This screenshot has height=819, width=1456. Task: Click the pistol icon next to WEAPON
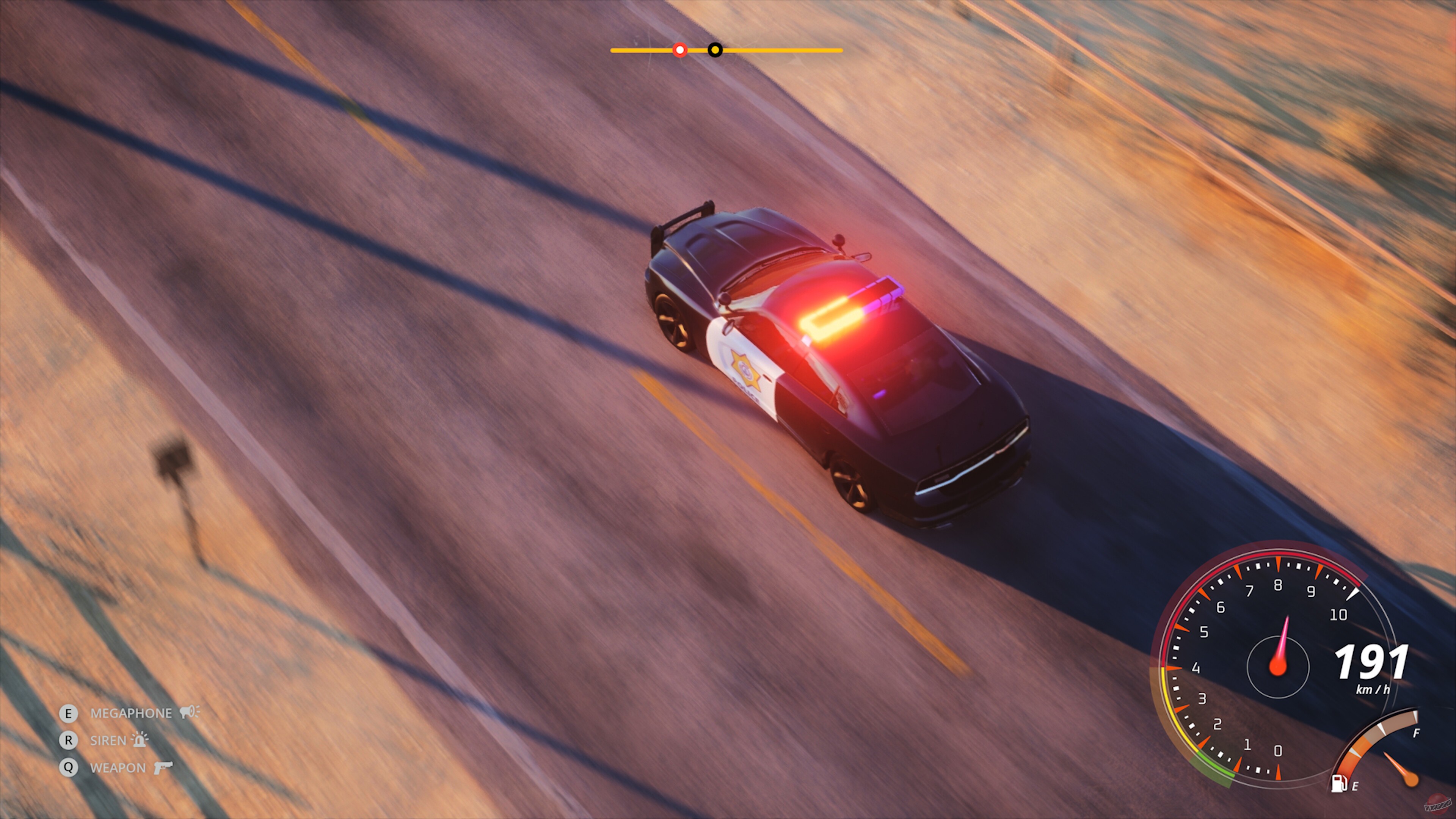pyautogui.click(x=164, y=767)
